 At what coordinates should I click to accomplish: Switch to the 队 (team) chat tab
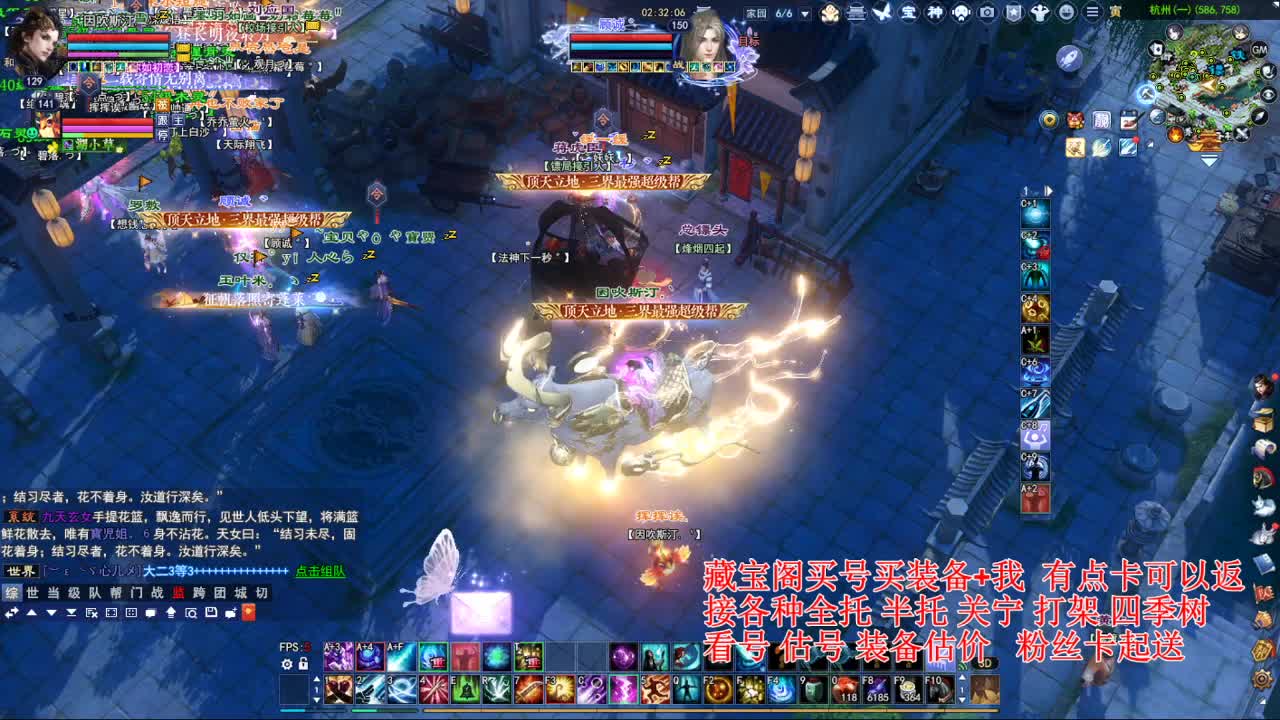(x=95, y=594)
